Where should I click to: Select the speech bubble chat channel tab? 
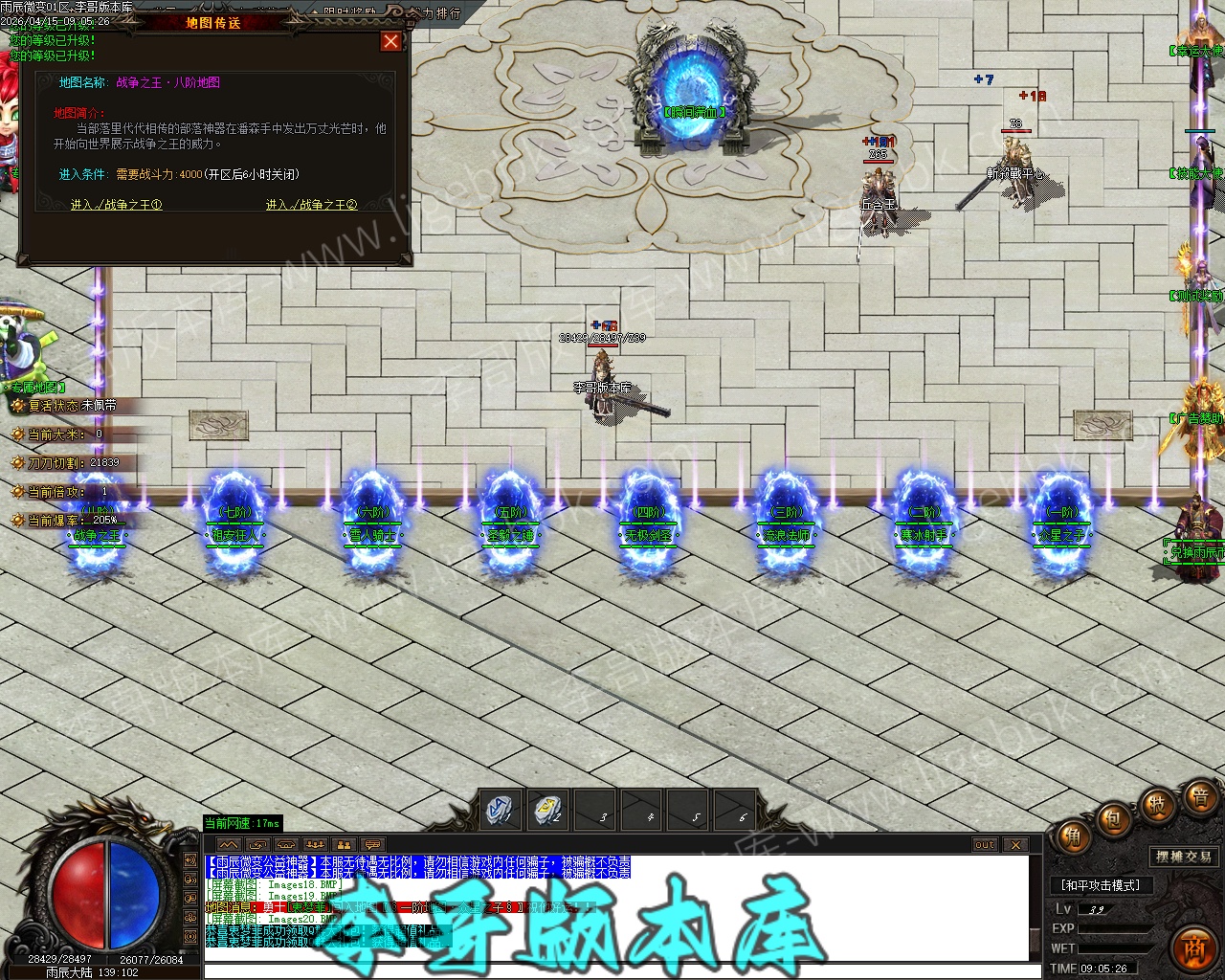[x=372, y=845]
